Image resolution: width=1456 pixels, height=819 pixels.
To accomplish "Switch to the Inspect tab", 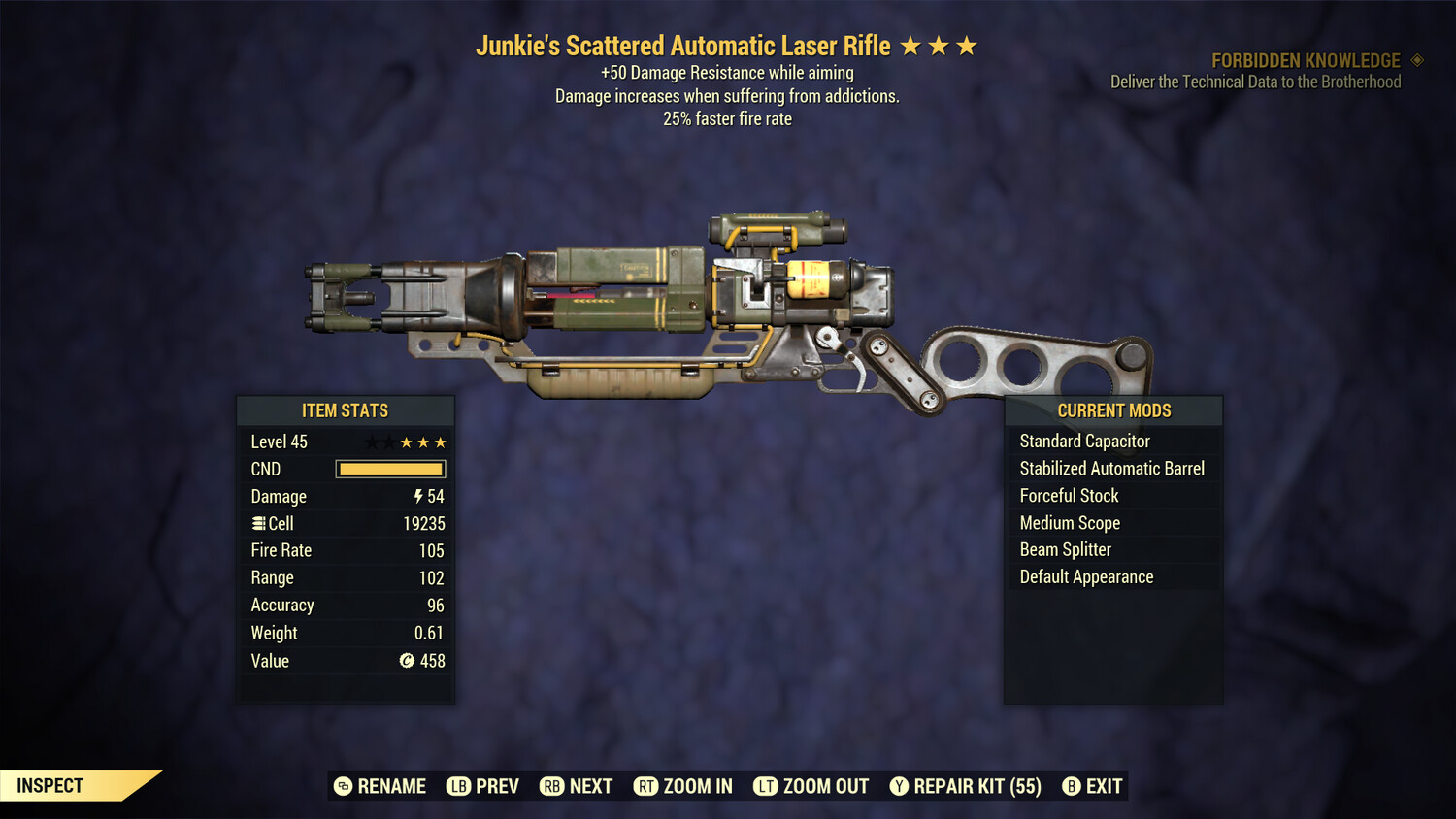I will tap(49, 785).
